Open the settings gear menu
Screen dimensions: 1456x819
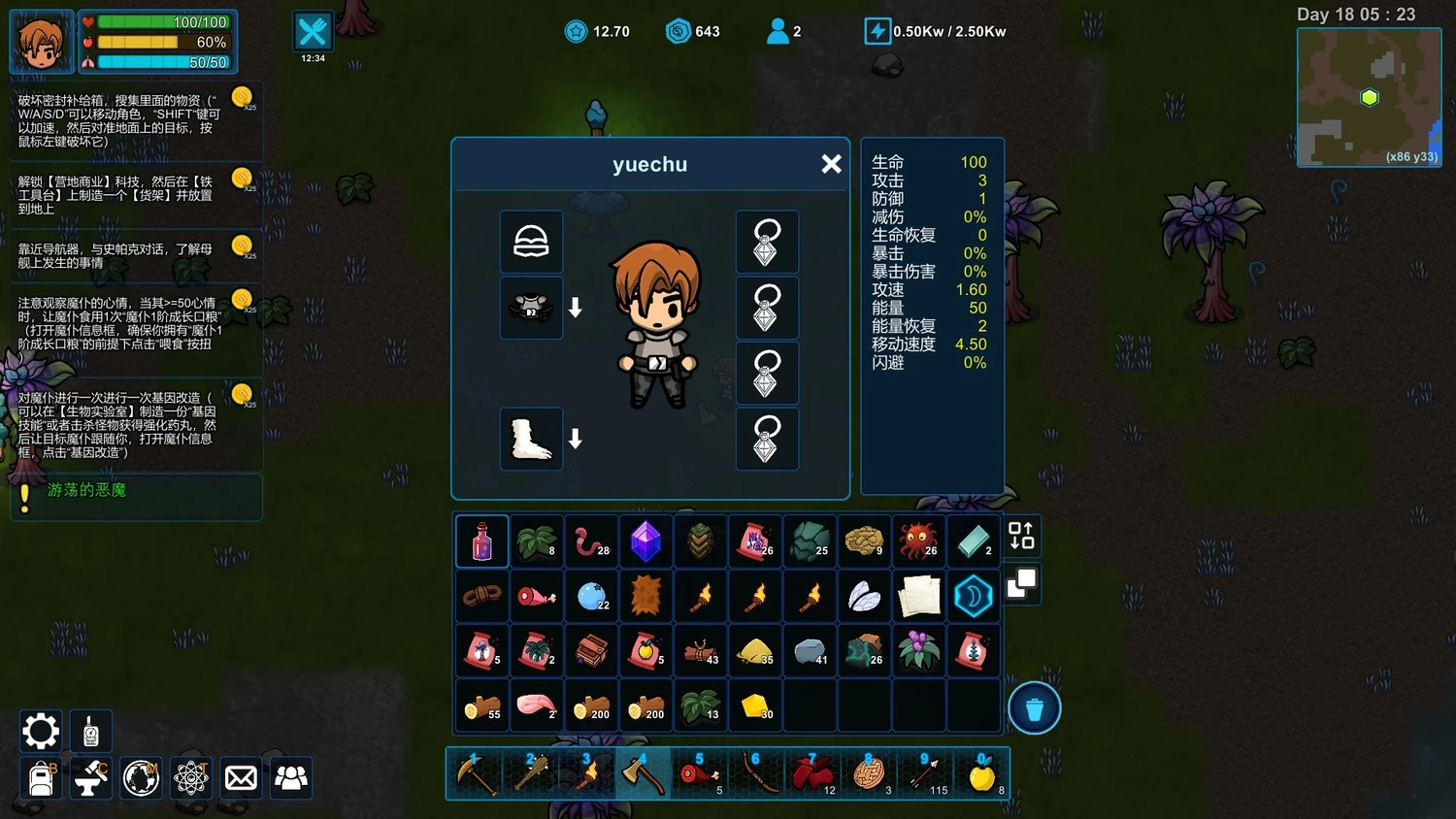[x=41, y=731]
